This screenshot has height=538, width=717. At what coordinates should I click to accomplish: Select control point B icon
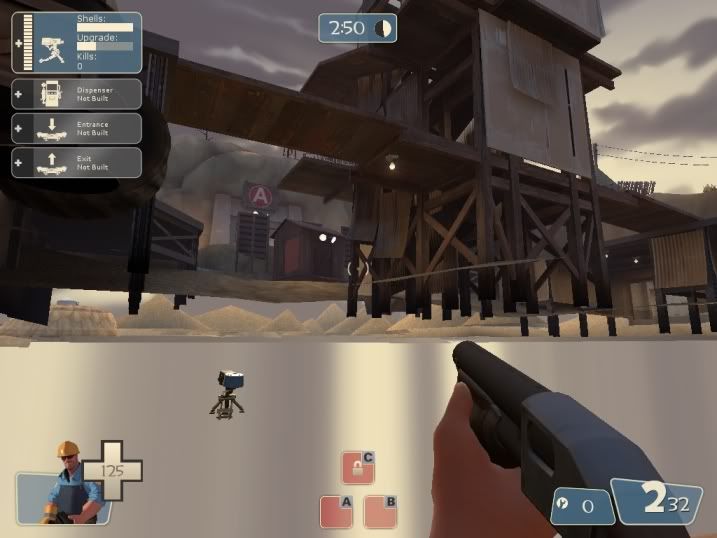point(380,511)
